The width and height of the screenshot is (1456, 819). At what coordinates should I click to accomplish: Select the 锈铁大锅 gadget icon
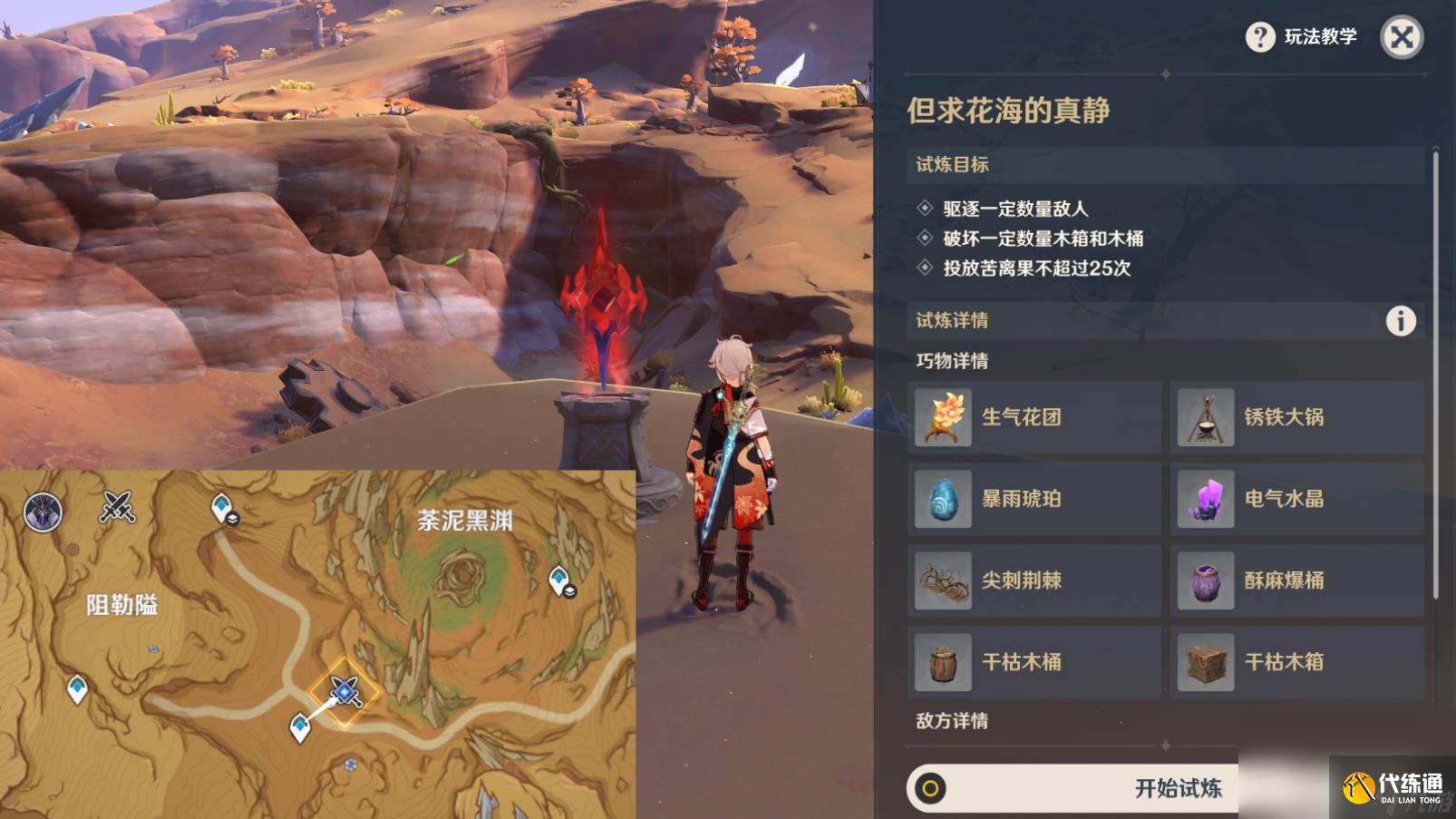[x=1206, y=417]
